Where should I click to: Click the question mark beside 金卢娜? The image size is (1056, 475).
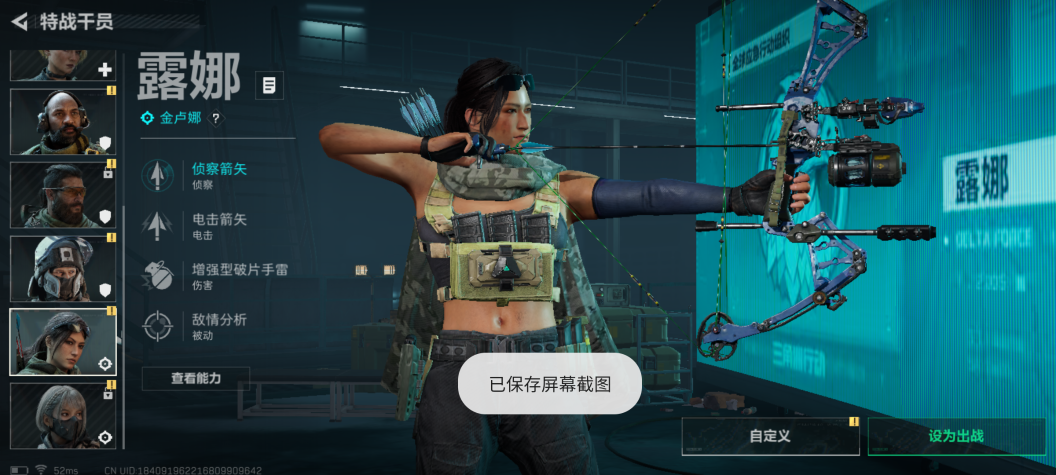click(215, 118)
